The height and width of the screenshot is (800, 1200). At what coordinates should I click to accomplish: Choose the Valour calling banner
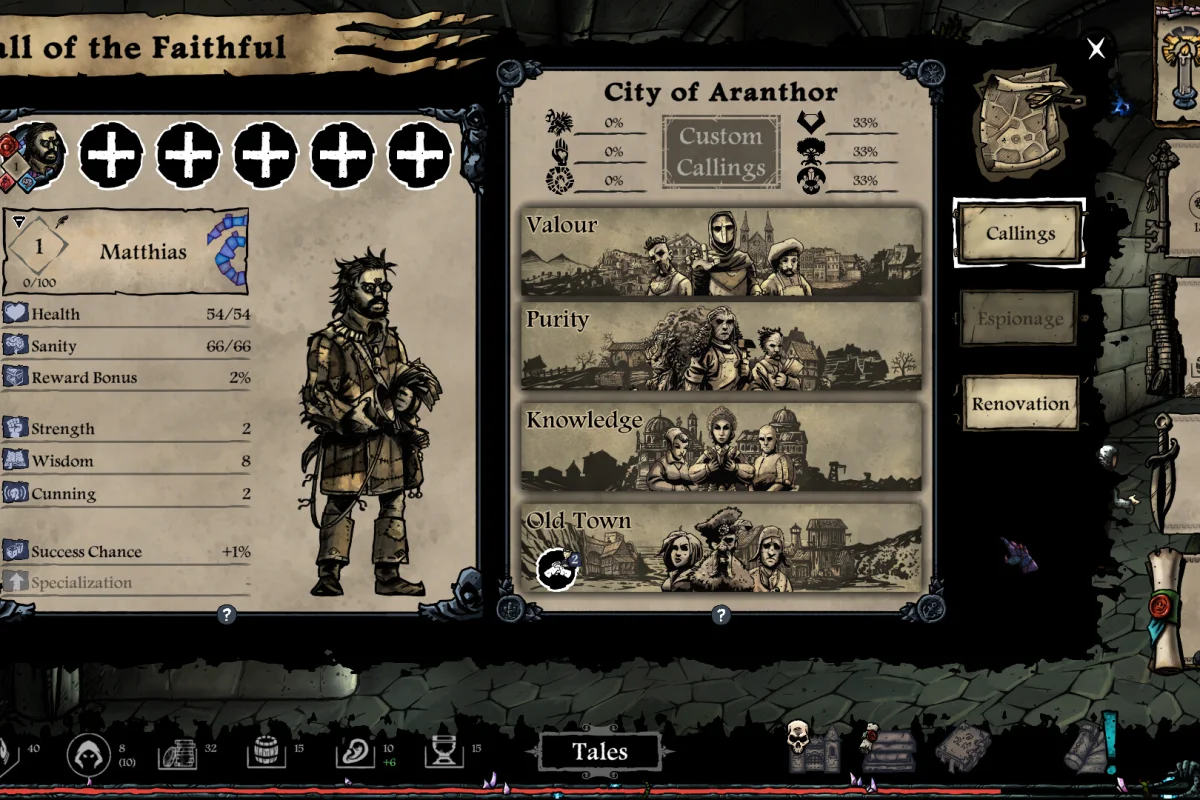click(721, 253)
